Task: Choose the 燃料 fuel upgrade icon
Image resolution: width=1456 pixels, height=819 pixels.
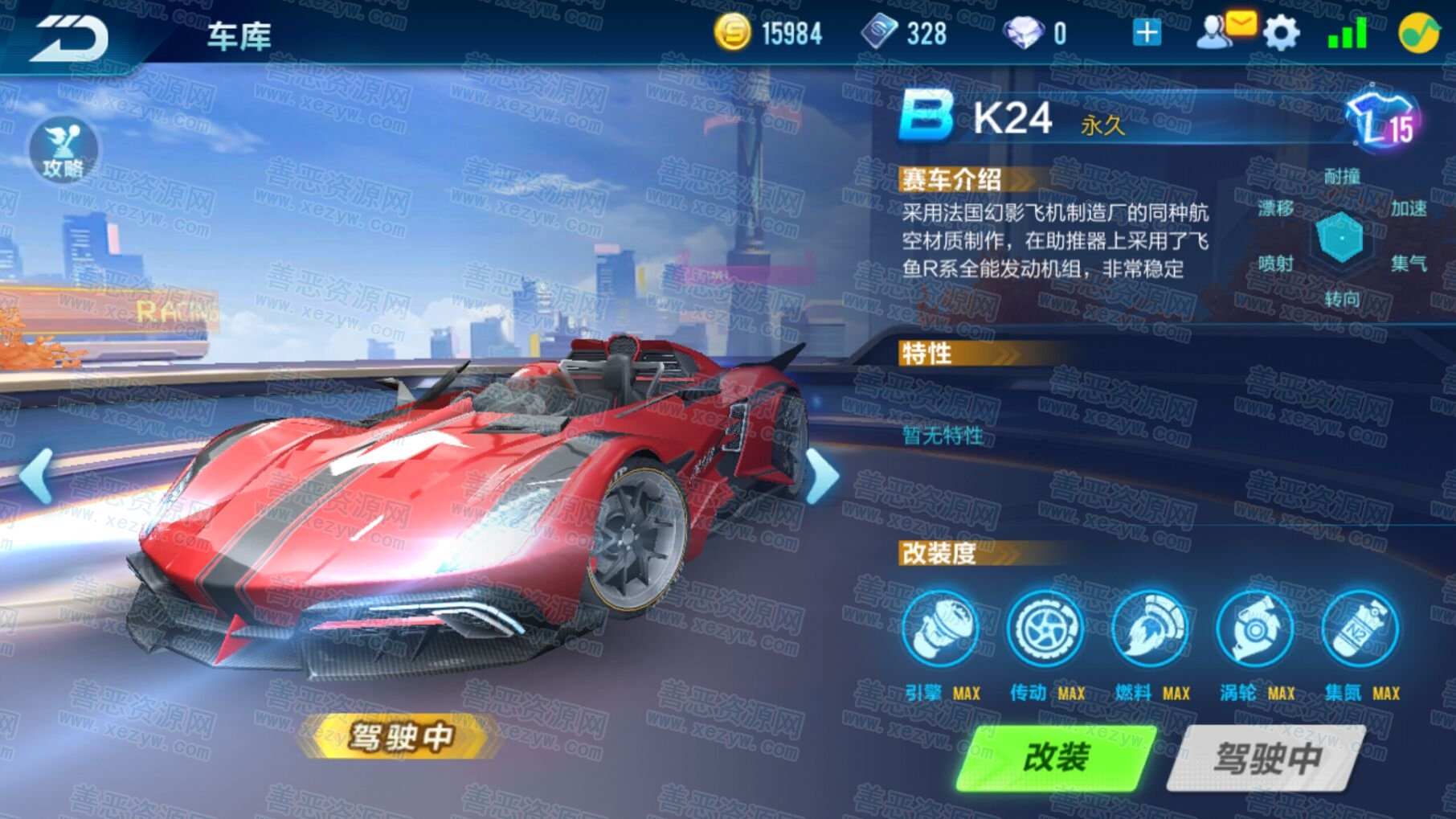Action: [1150, 629]
